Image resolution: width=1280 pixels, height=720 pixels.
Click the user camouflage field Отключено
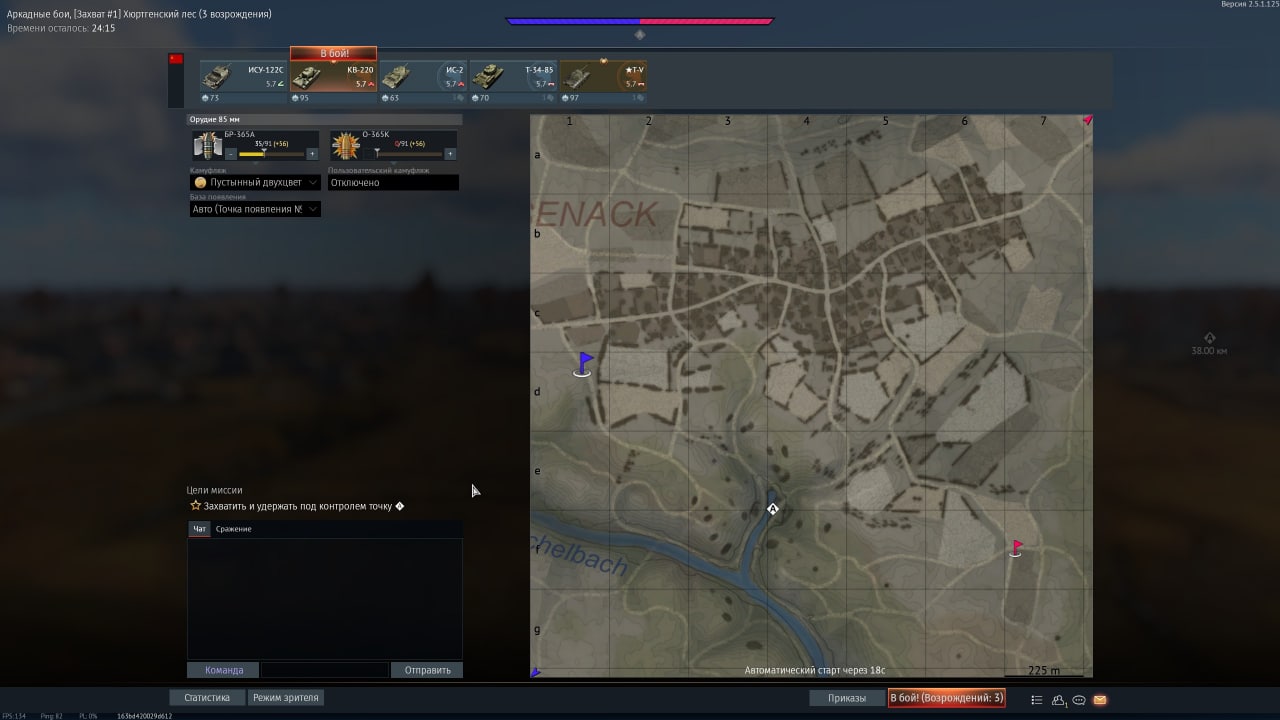tap(393, 183)
